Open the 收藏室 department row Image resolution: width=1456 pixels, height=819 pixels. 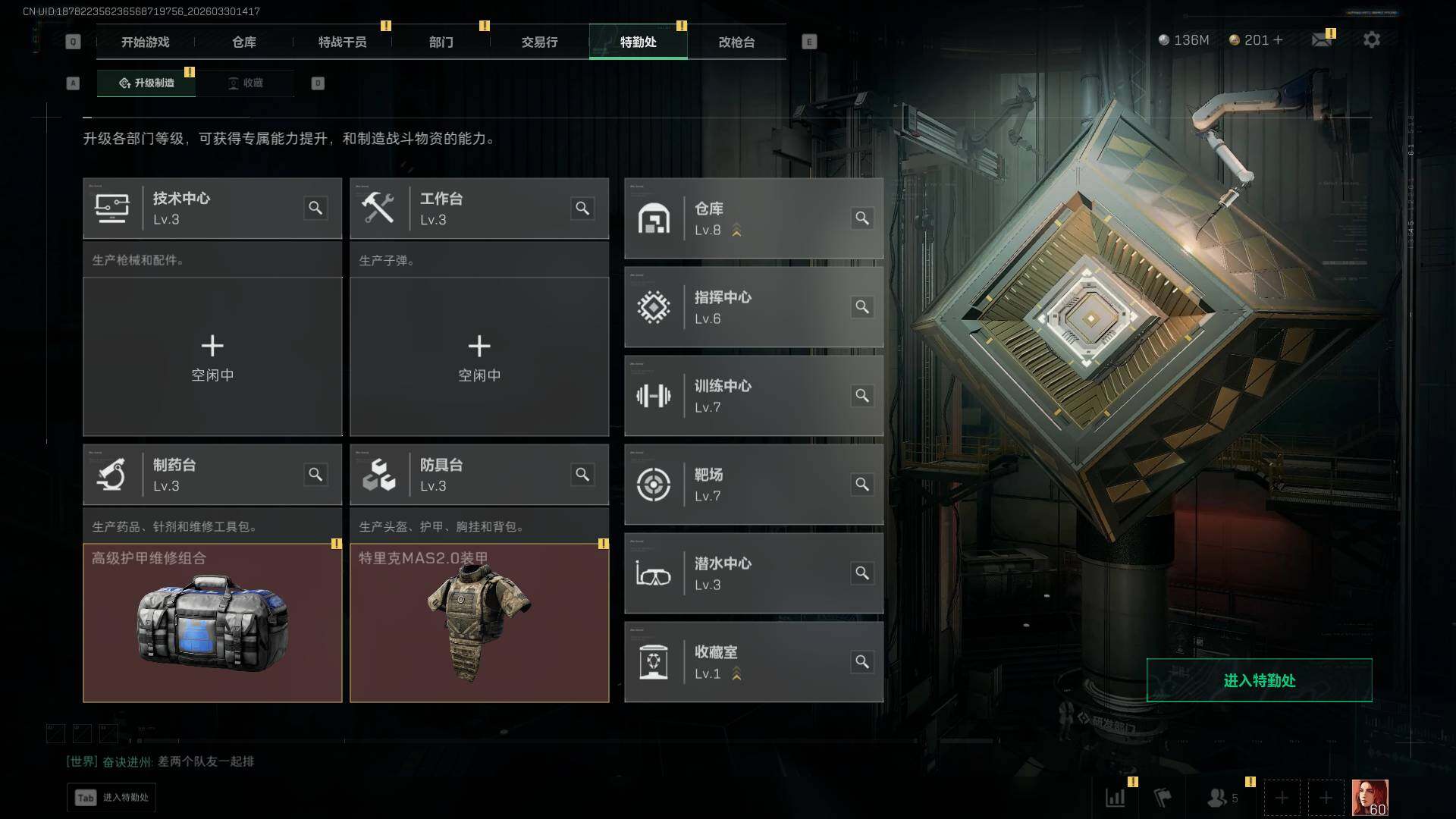click(753, 662)
